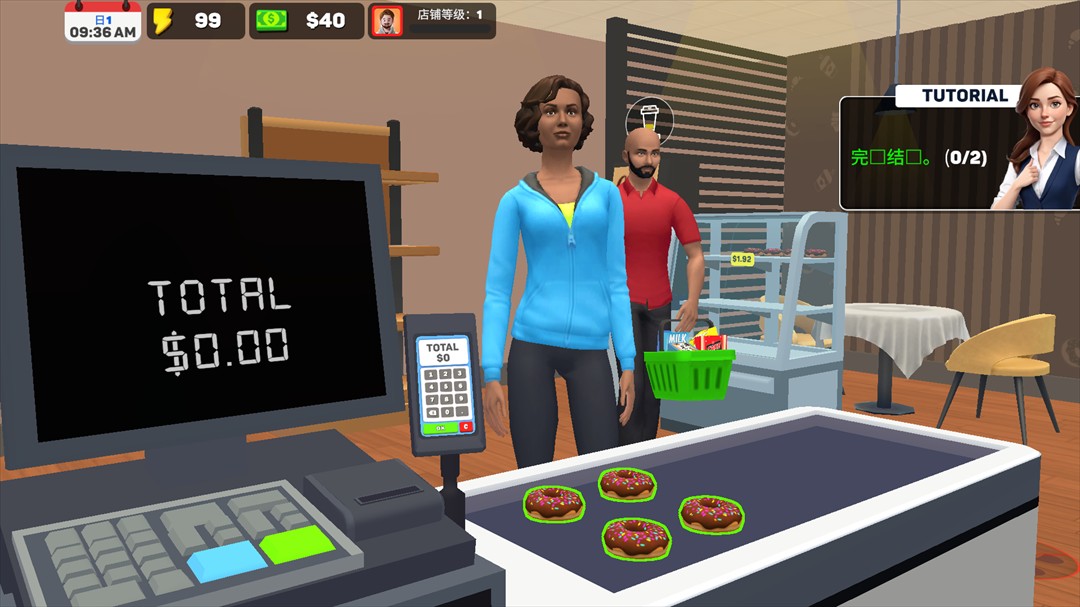Image resolution: width=1080 pixels, height=607 pixels.
Task: Open the player avatar profile icon
Action: [x=386, y=21]
